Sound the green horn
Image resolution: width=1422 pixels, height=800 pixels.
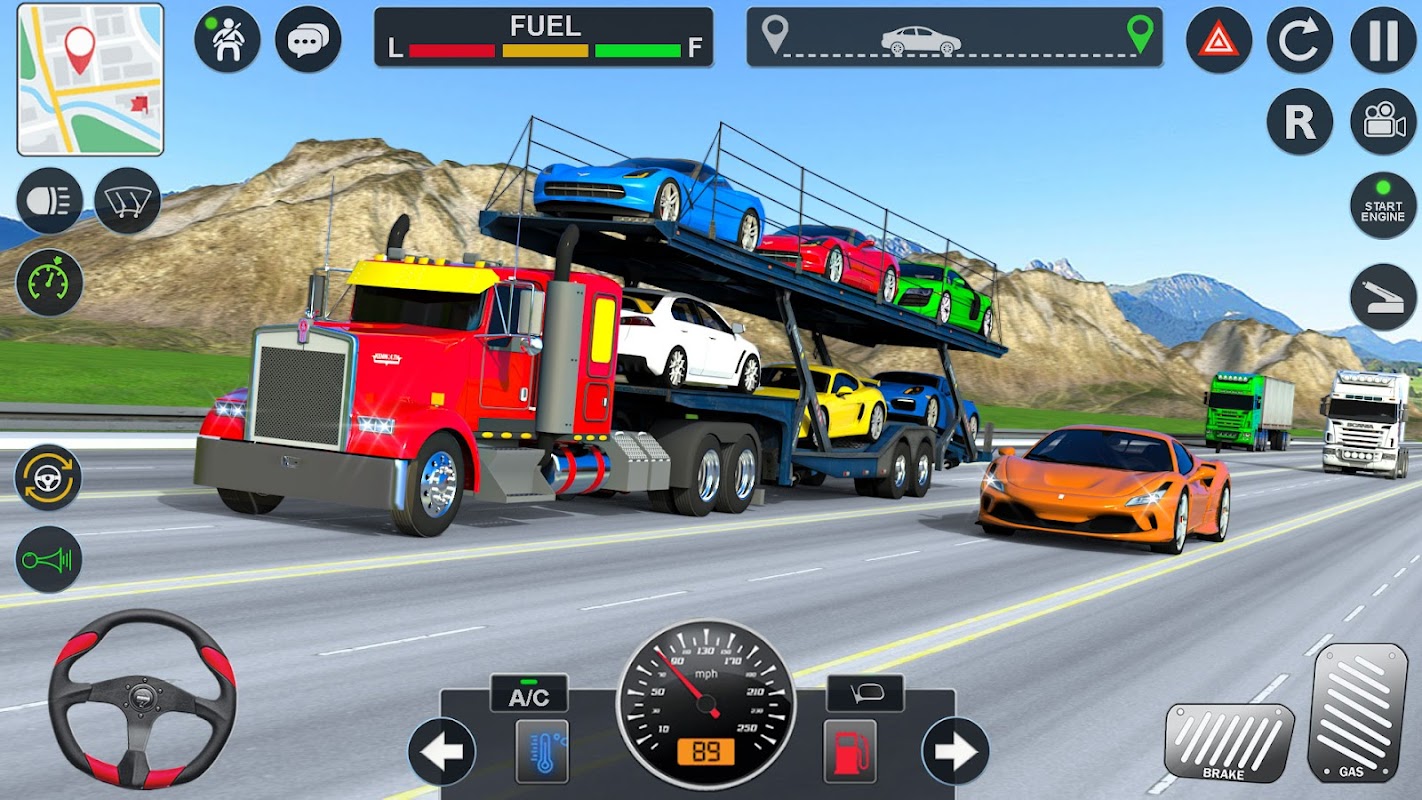coord(48,559)
